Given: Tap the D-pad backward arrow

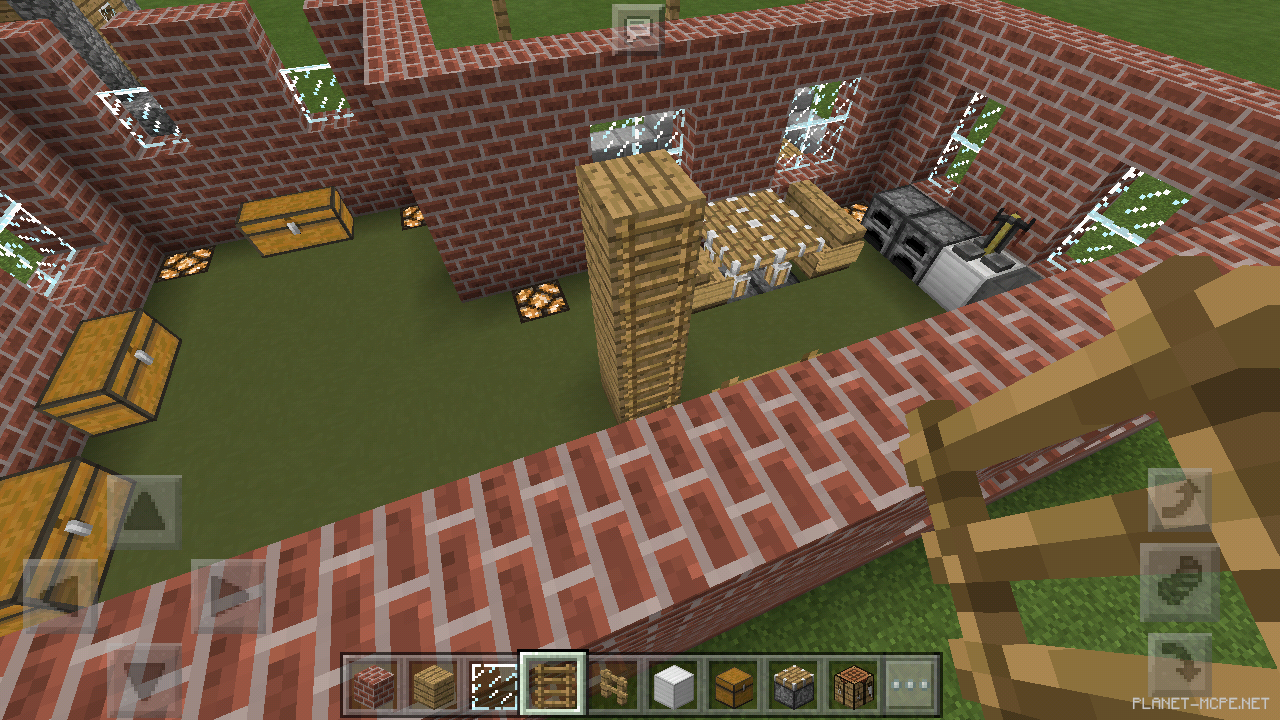Looking at the screenshot, I should pos(145,680).
